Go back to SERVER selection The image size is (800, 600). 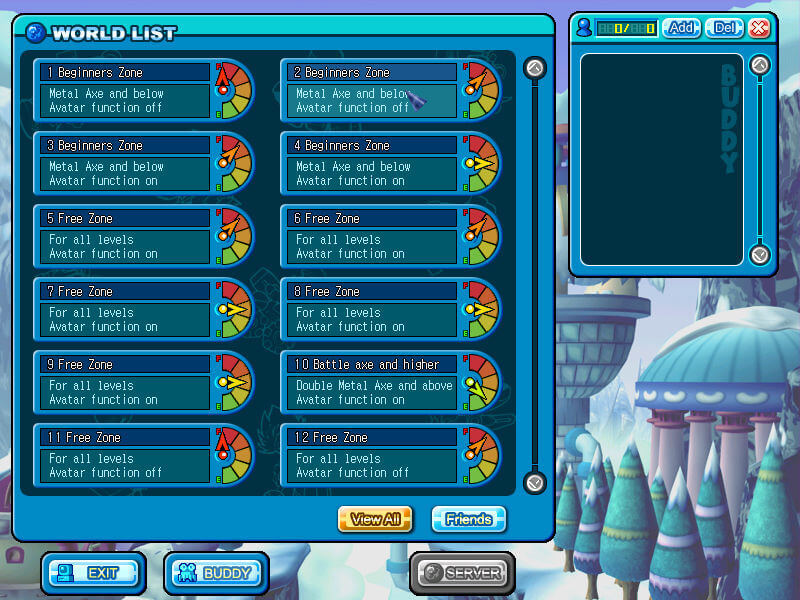pyautogui.click(x=462, y=573)
